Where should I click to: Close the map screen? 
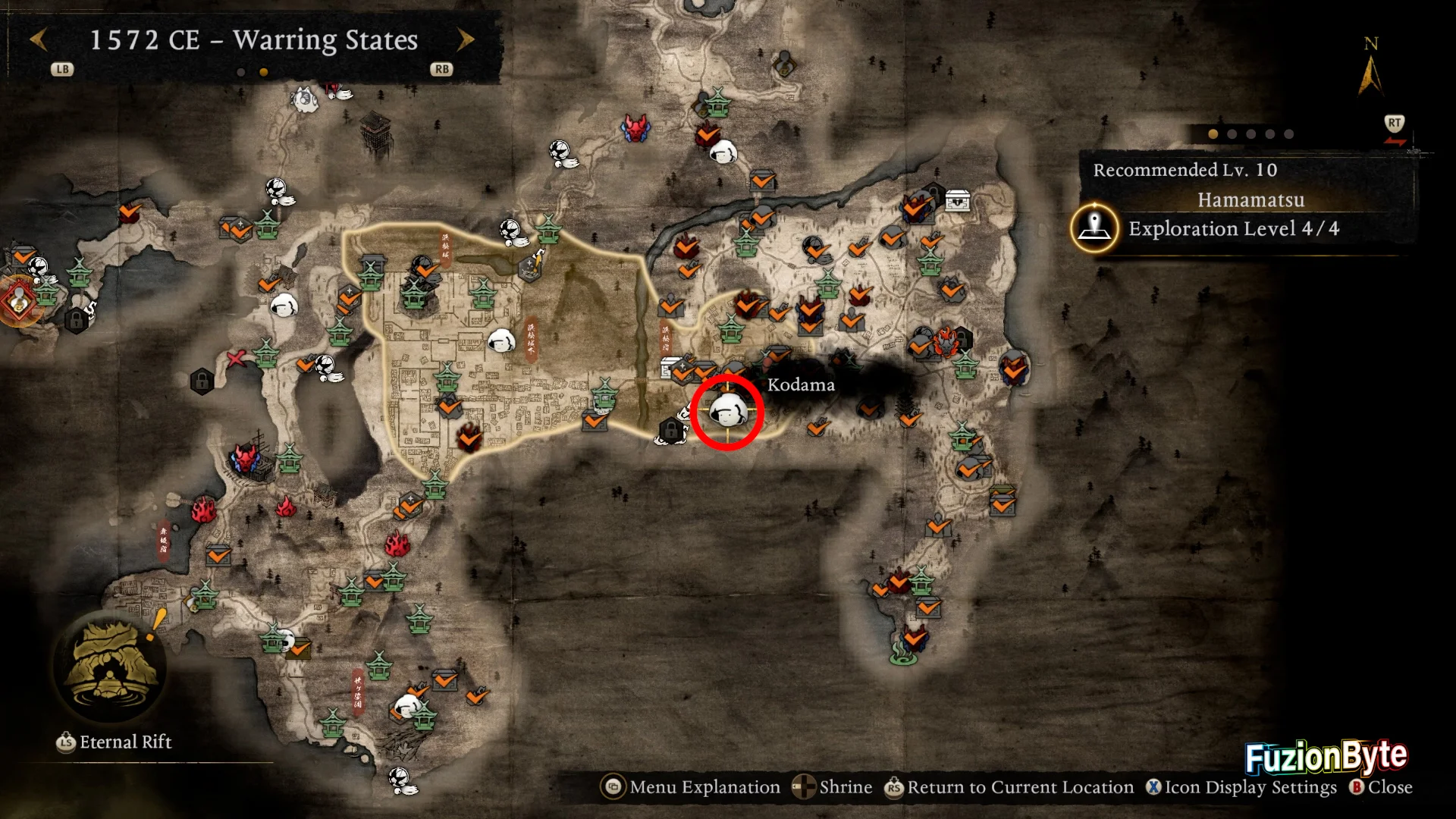1381,787
